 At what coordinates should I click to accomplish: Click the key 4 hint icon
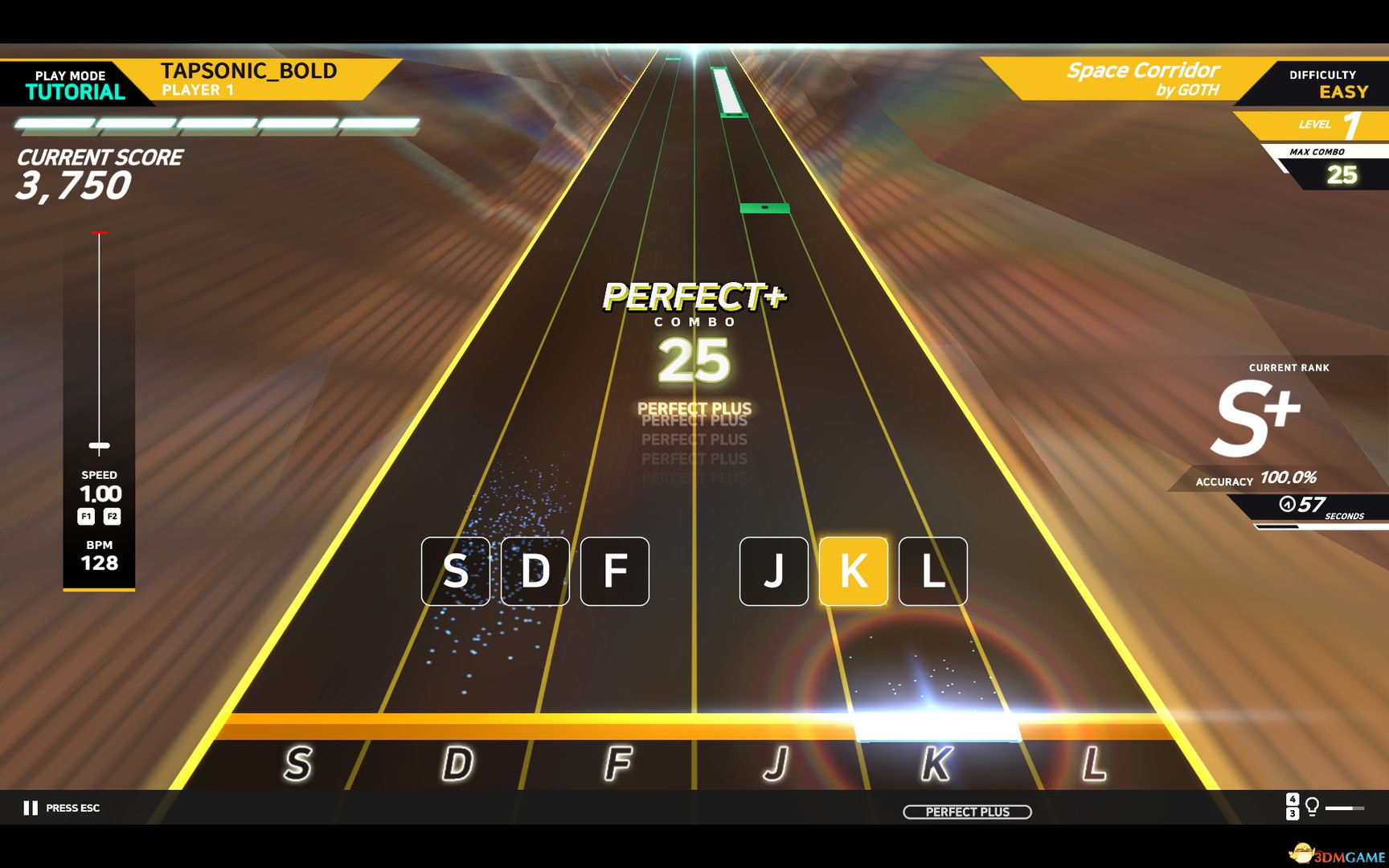(1293, 799)
